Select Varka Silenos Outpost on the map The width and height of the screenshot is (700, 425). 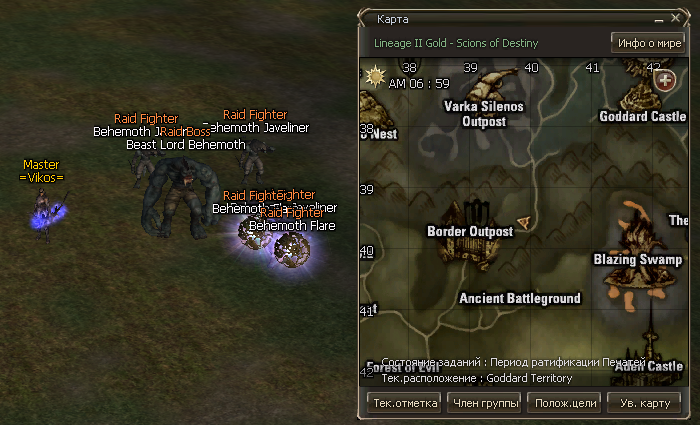tap(484, 113)
